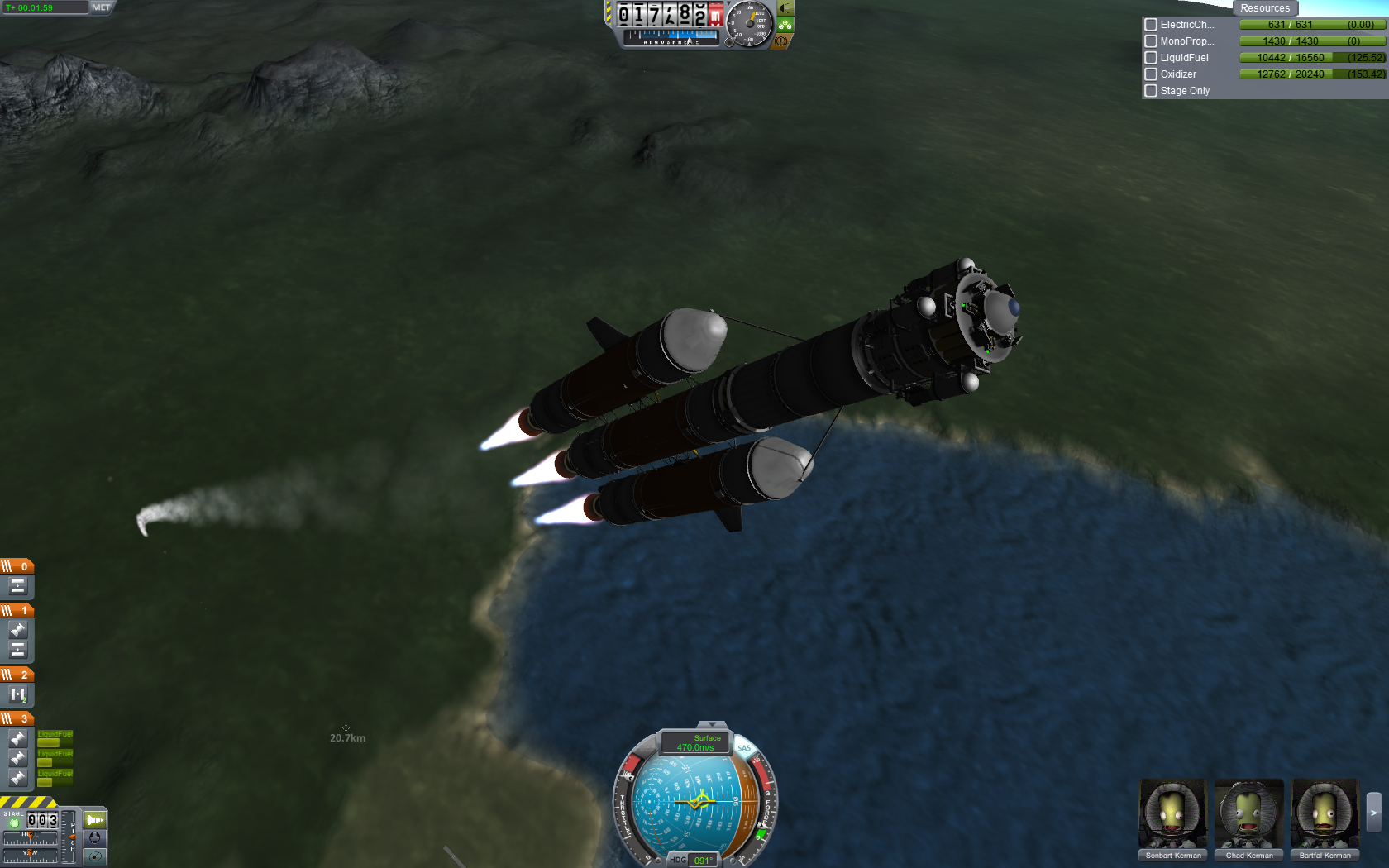
Task: Tick the MonoPropellant checkbox
Action: point(1151,41)
